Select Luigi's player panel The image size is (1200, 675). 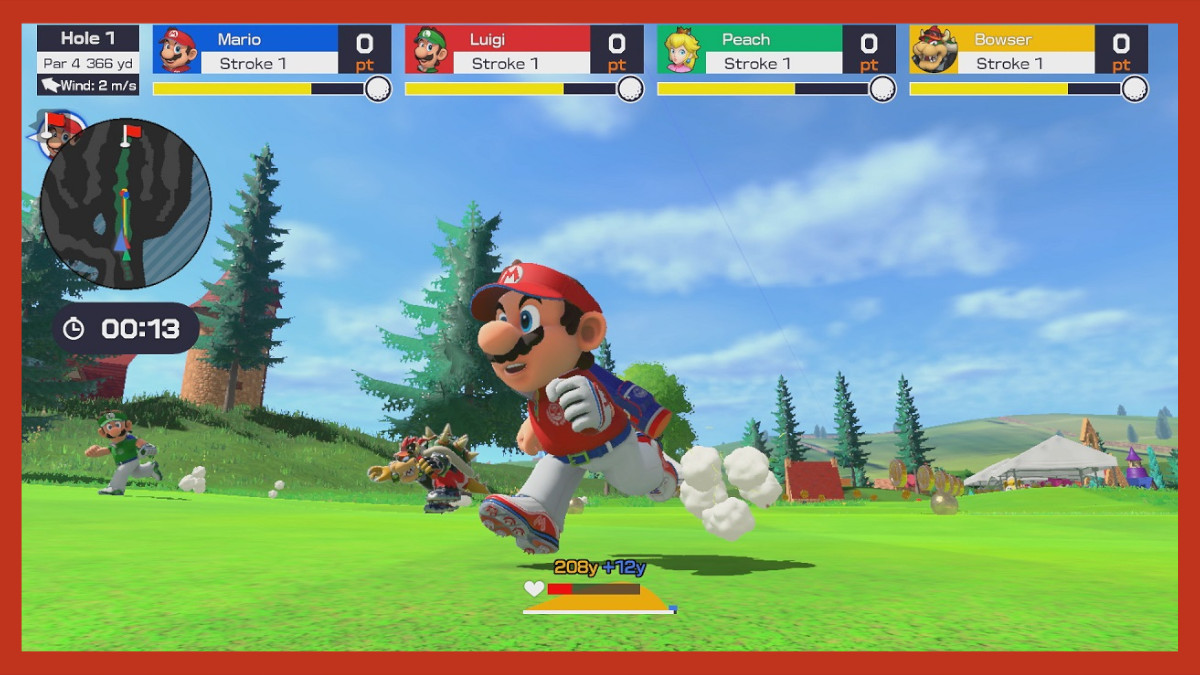(x=524, y=50)
